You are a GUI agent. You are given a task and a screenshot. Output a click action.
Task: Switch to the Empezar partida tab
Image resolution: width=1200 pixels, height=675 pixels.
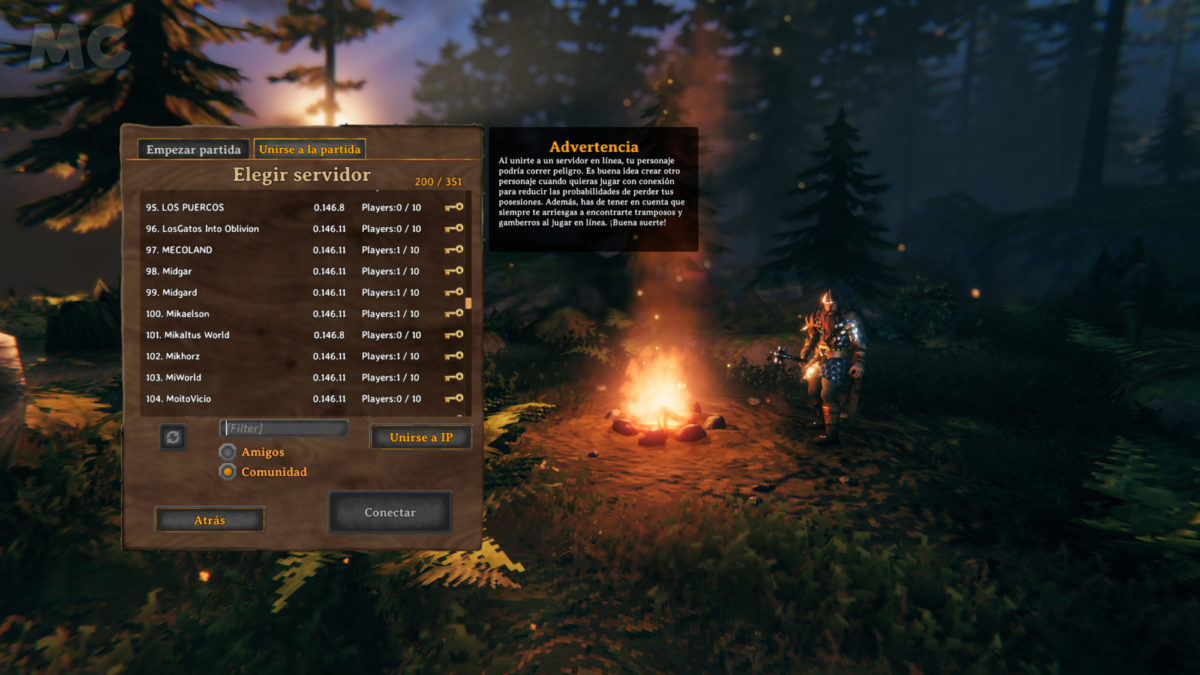coord(193,150)
